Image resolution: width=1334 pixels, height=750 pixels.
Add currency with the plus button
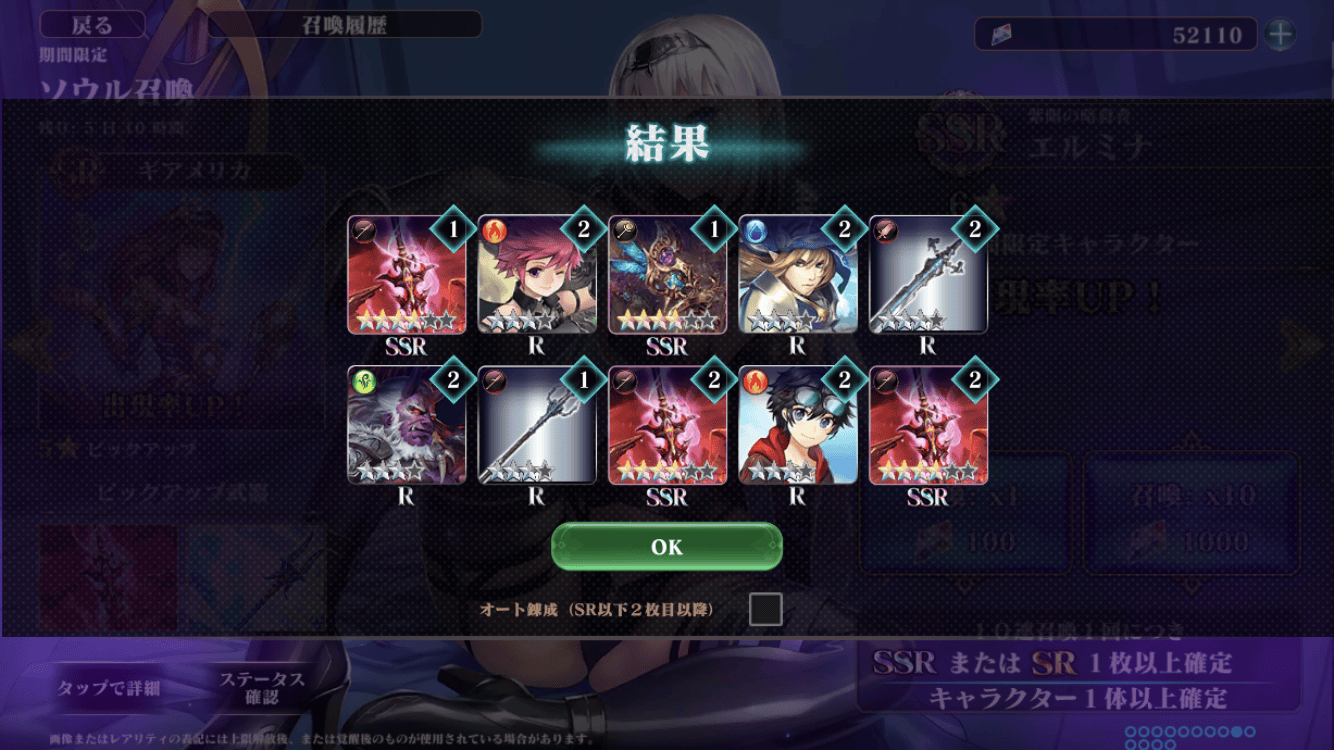pyautogui.click(x=1280, y=35)
